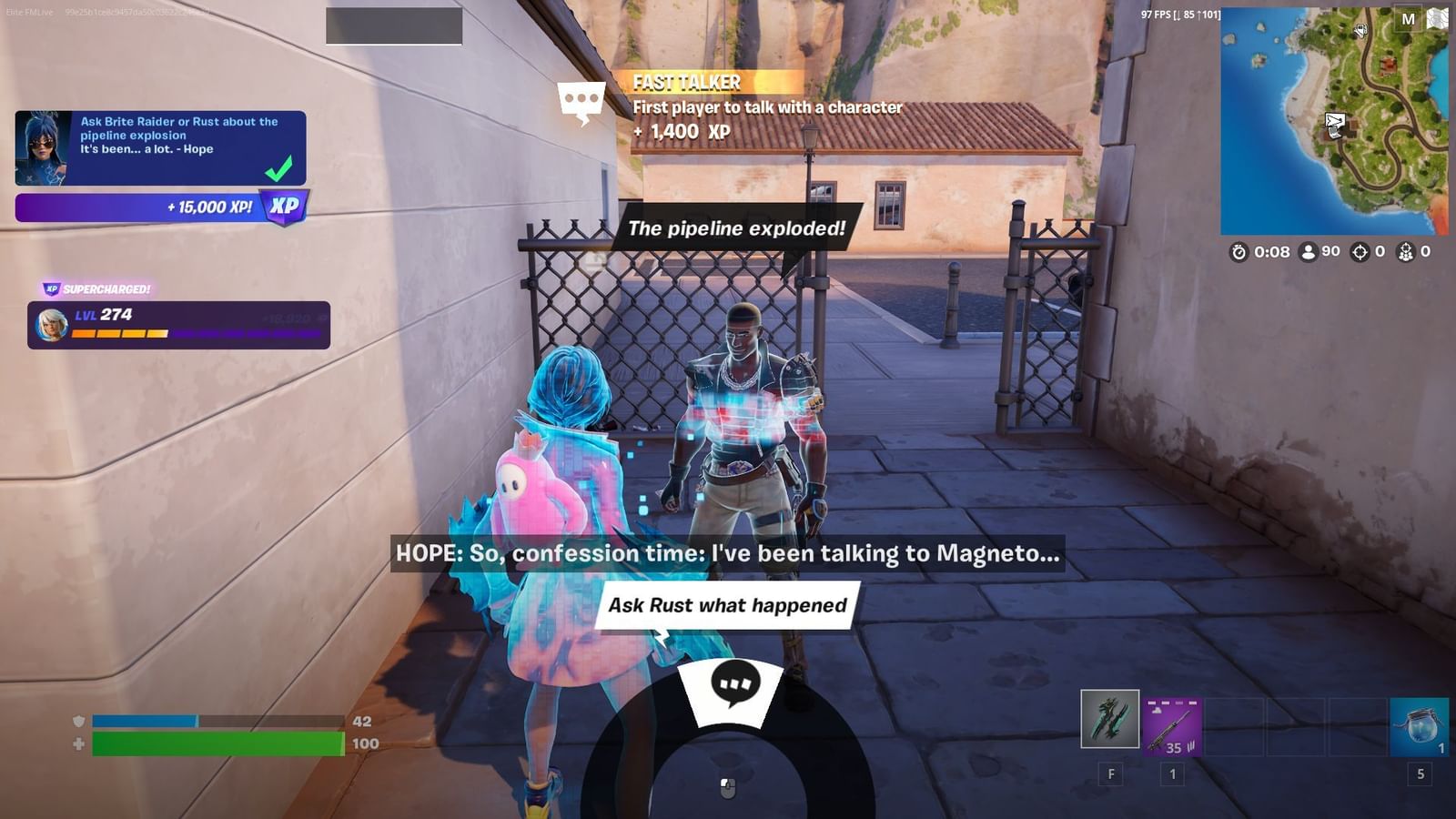The image size is (1456, 819).
Task: Choose the Ask Rust what happened option
Action: click(723, 603)
